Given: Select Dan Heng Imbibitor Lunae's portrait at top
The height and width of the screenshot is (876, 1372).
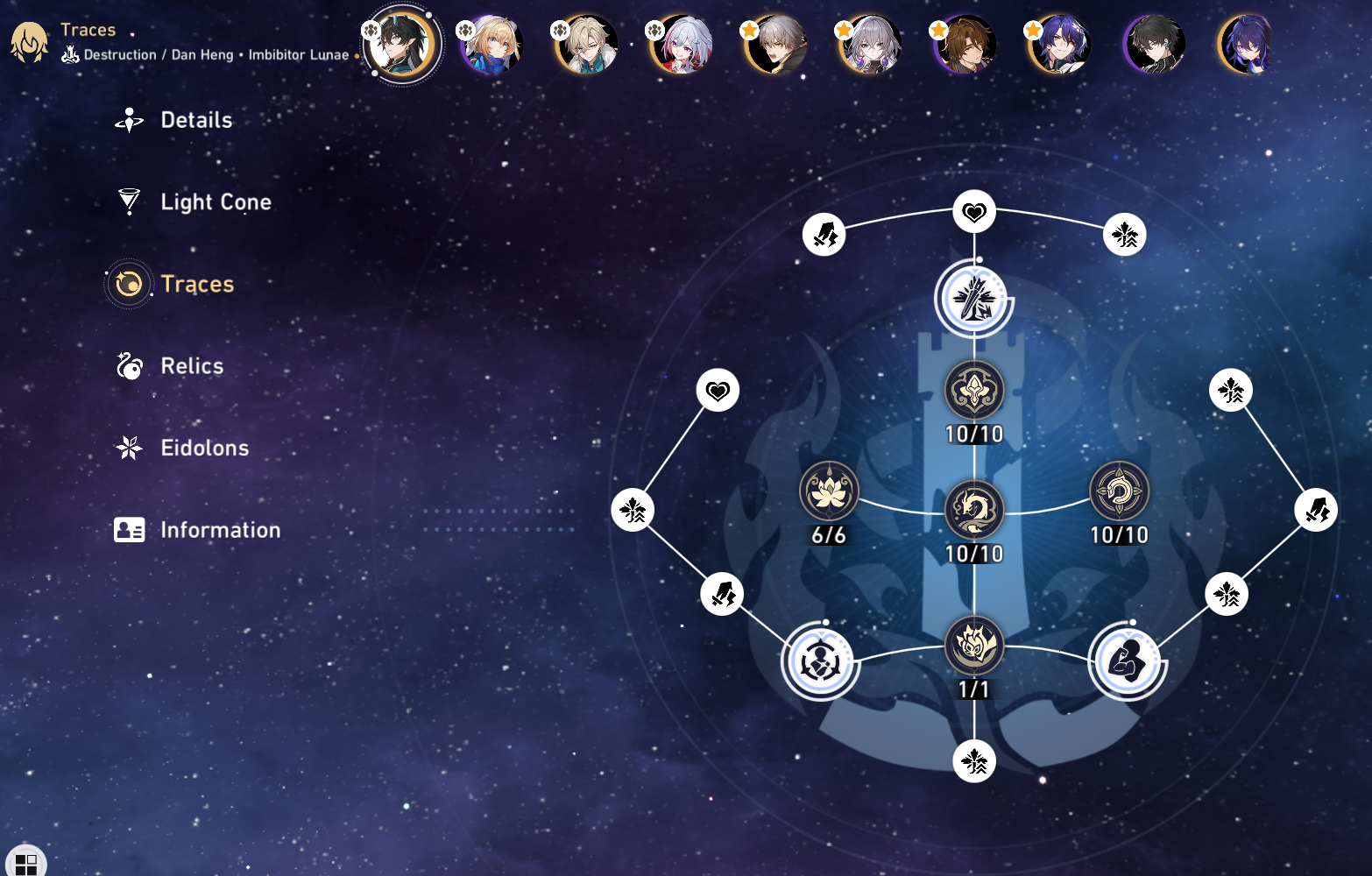Looking at the screenshot, I should click(402, 46).
